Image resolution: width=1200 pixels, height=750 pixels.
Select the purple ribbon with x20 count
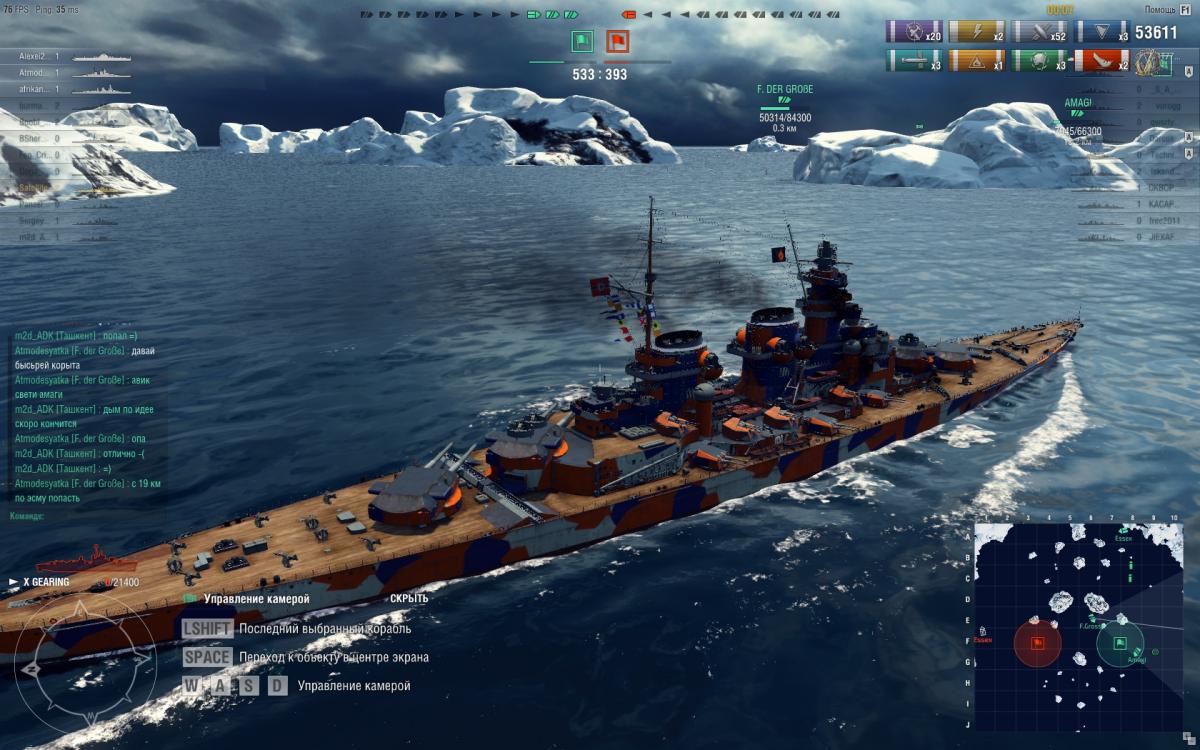point(914,32)
